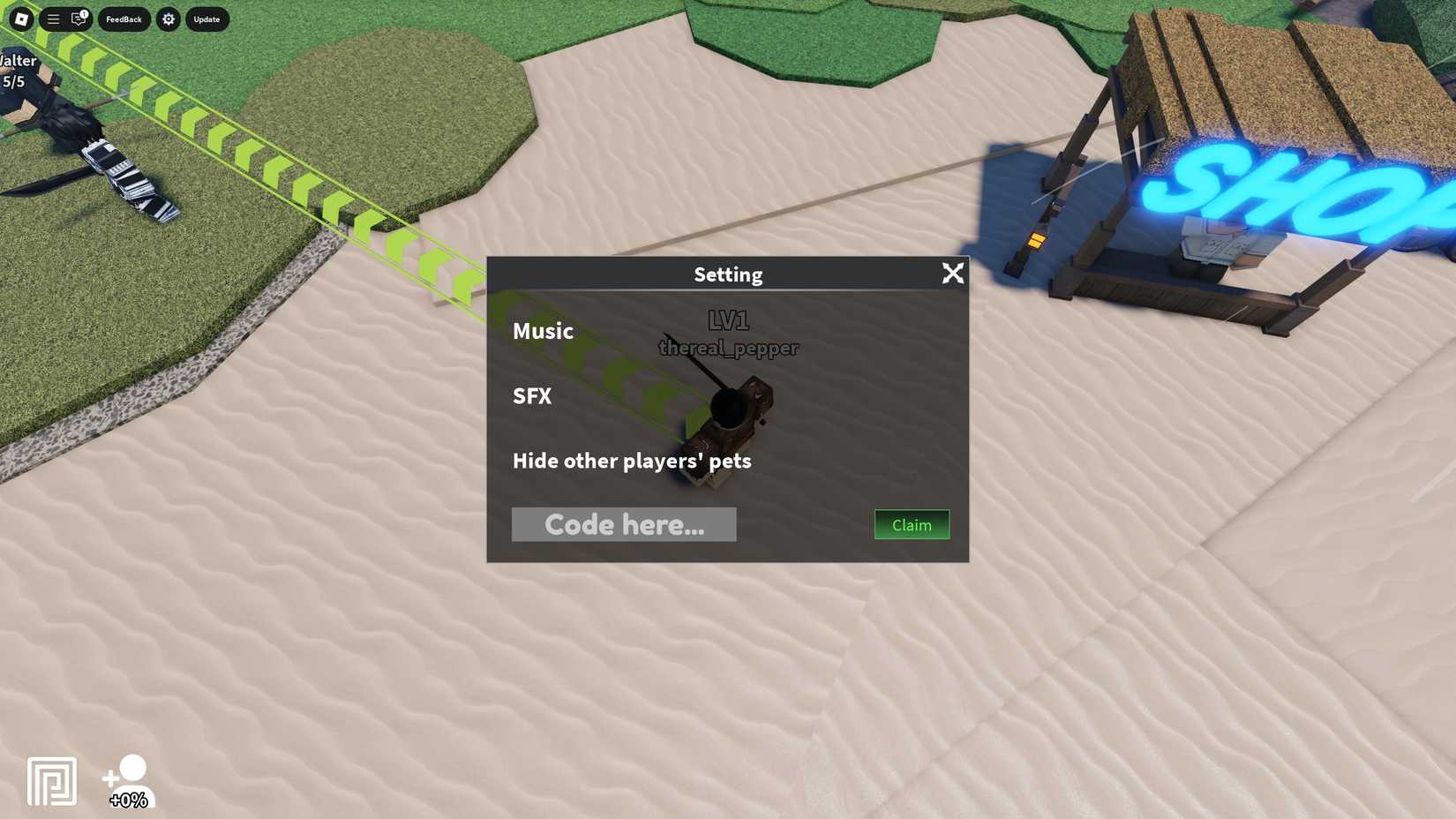Viewport: 1456px width, 819px height.
Task: Select thereal_pepper's character
Action: [732, 415]
